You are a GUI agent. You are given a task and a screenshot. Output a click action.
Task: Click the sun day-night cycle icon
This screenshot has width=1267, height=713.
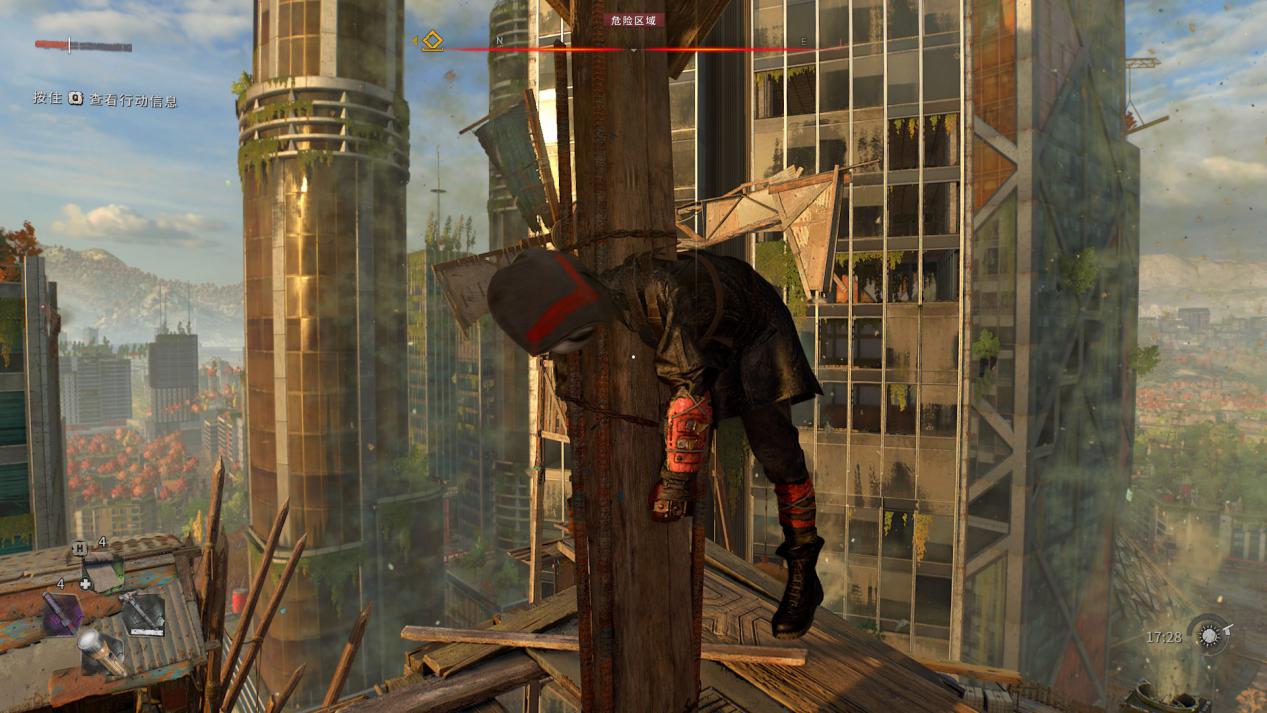(1209, 636)
